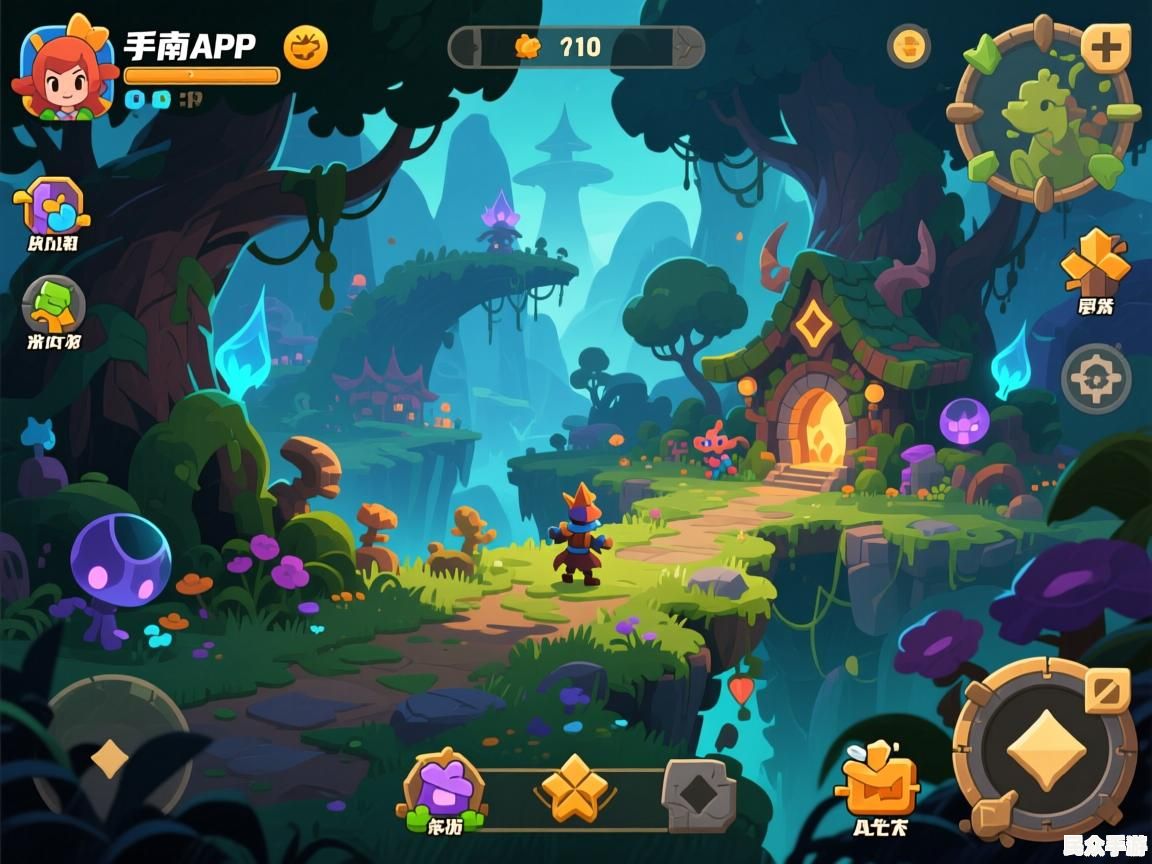Select the green round icon on left
1152x864 pixels.
click(x=53, y=305)
